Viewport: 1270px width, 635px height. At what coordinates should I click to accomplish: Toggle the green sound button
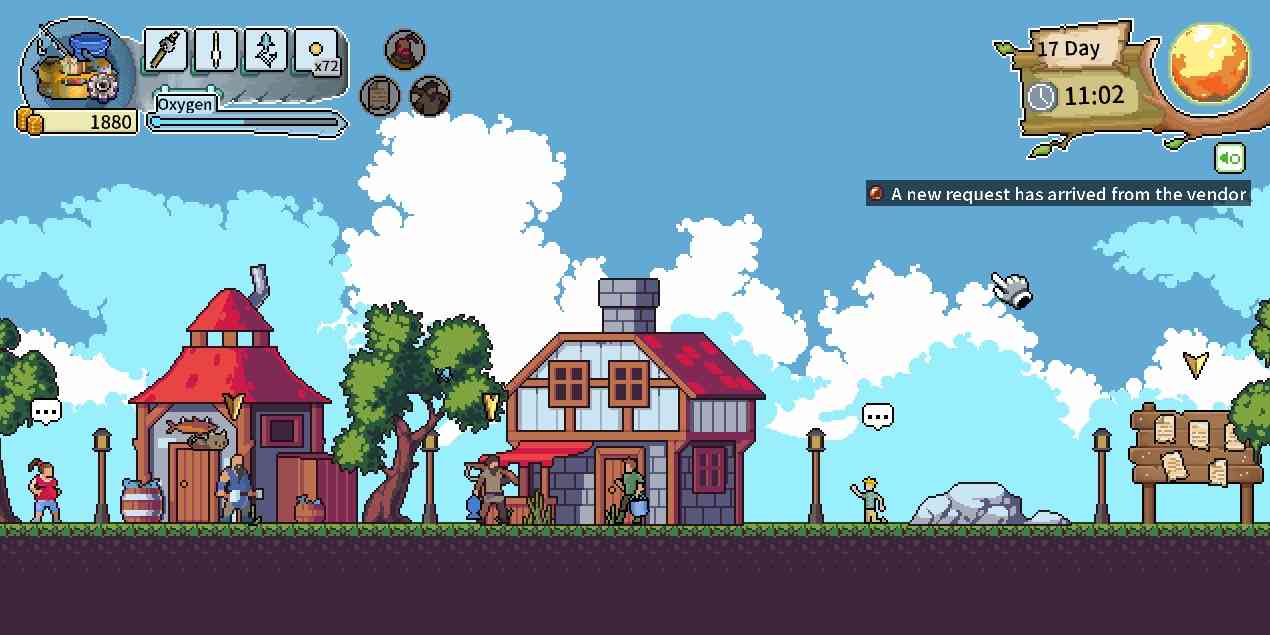[x=1230, y=158]
